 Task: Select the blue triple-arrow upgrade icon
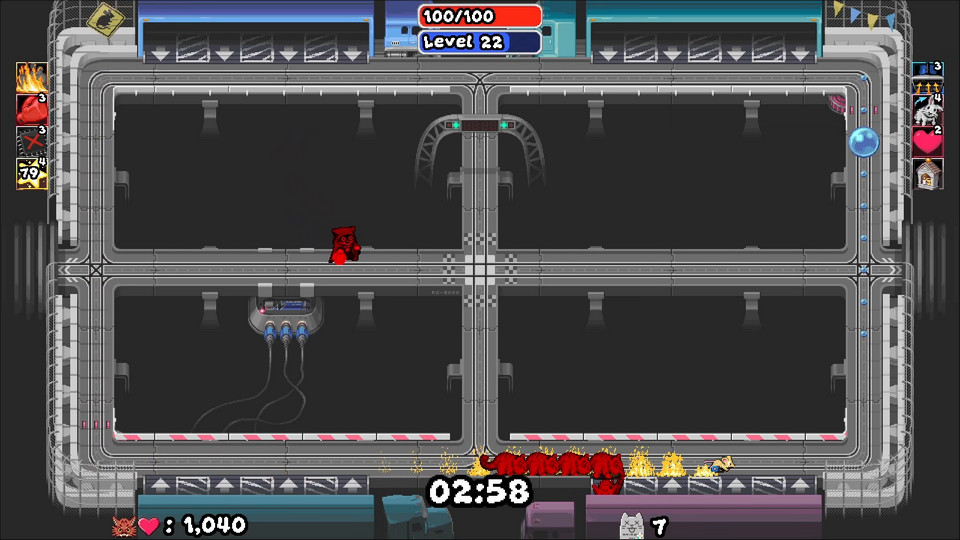pos(927,78)
